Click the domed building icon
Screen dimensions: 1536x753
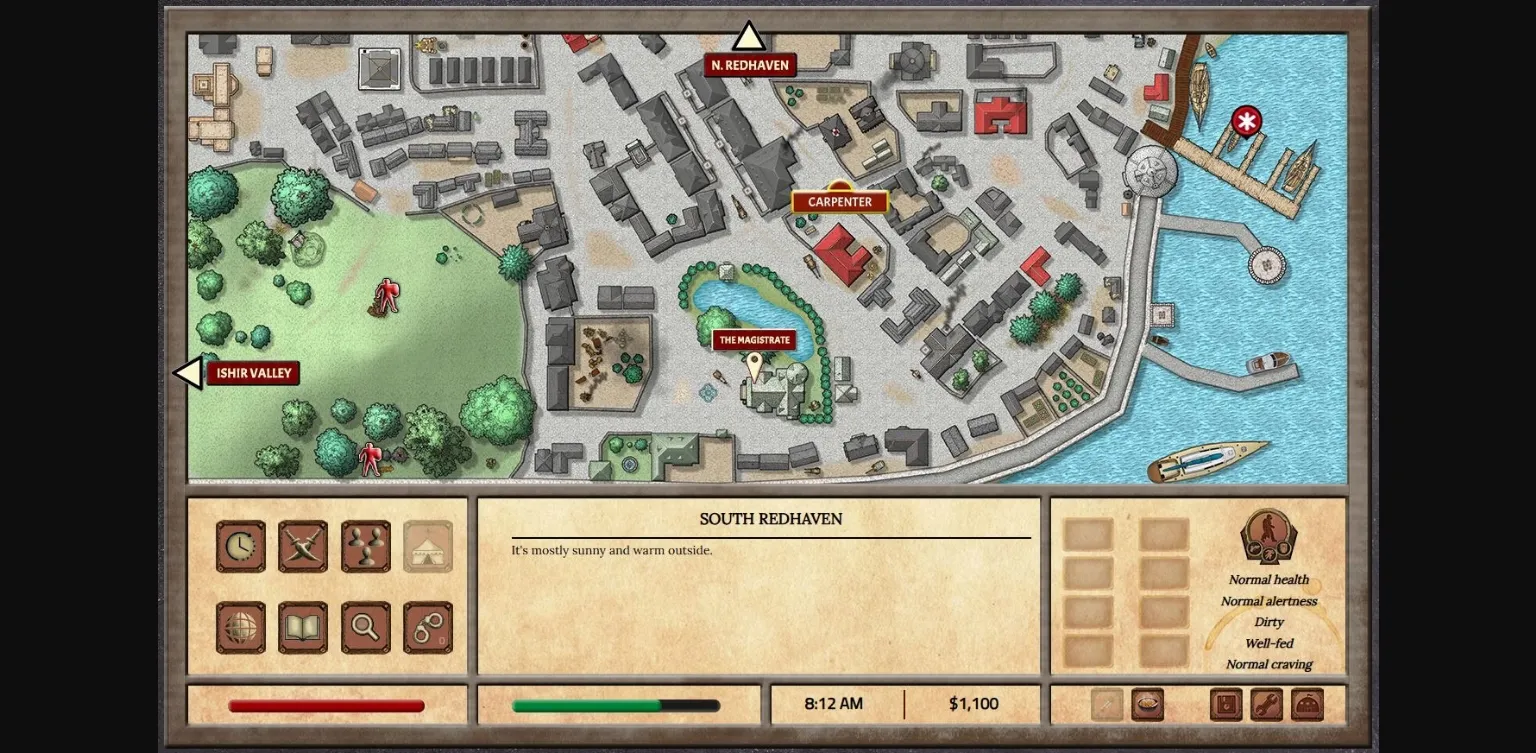coord(1307,704)
